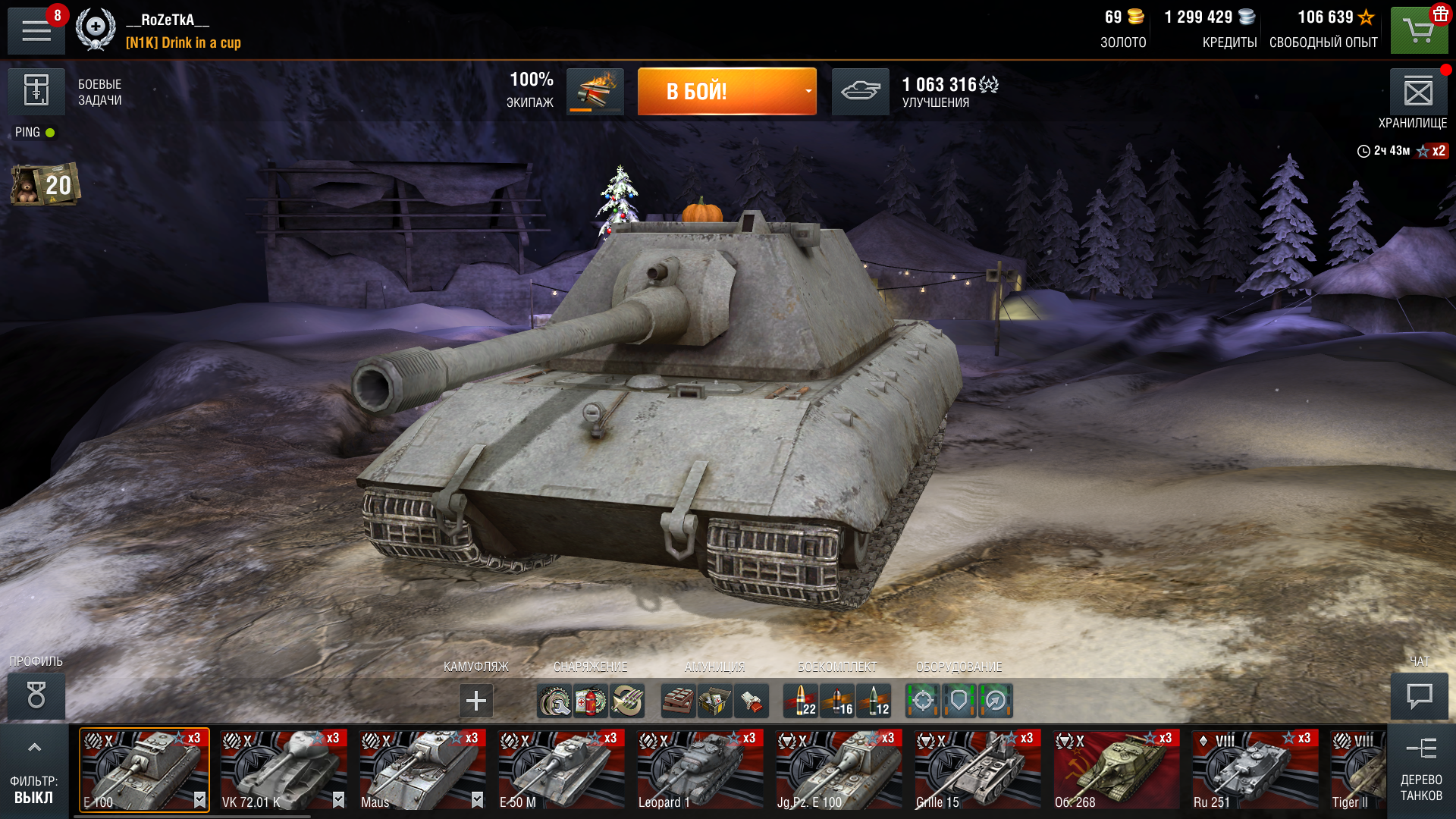The width and height of the screenshot is (1456, 819).
Task: Open the tank tree (Дерево танков)
Action: click(1421, 771)
